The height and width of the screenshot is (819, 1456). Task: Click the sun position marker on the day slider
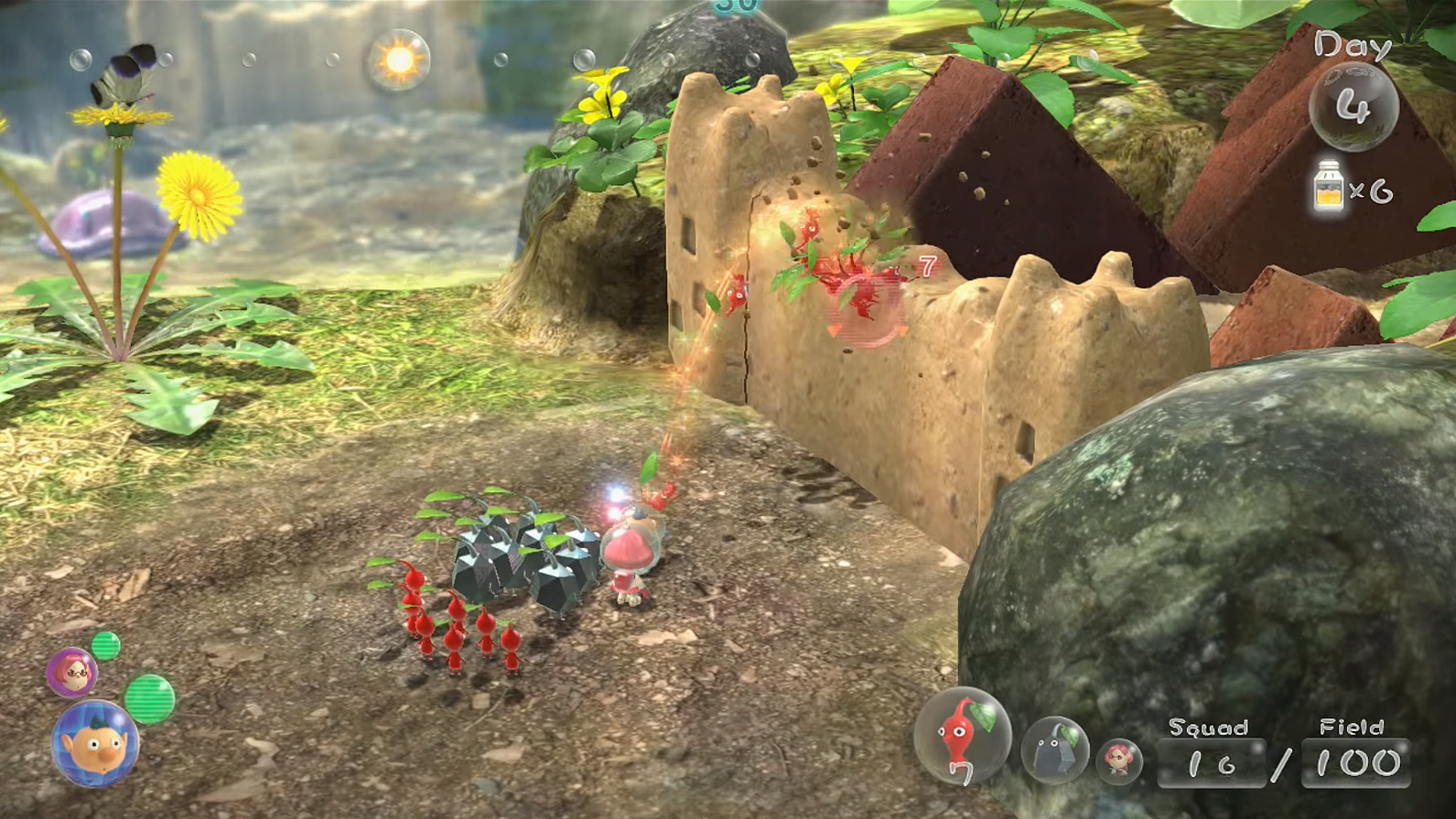coord(396,59)
